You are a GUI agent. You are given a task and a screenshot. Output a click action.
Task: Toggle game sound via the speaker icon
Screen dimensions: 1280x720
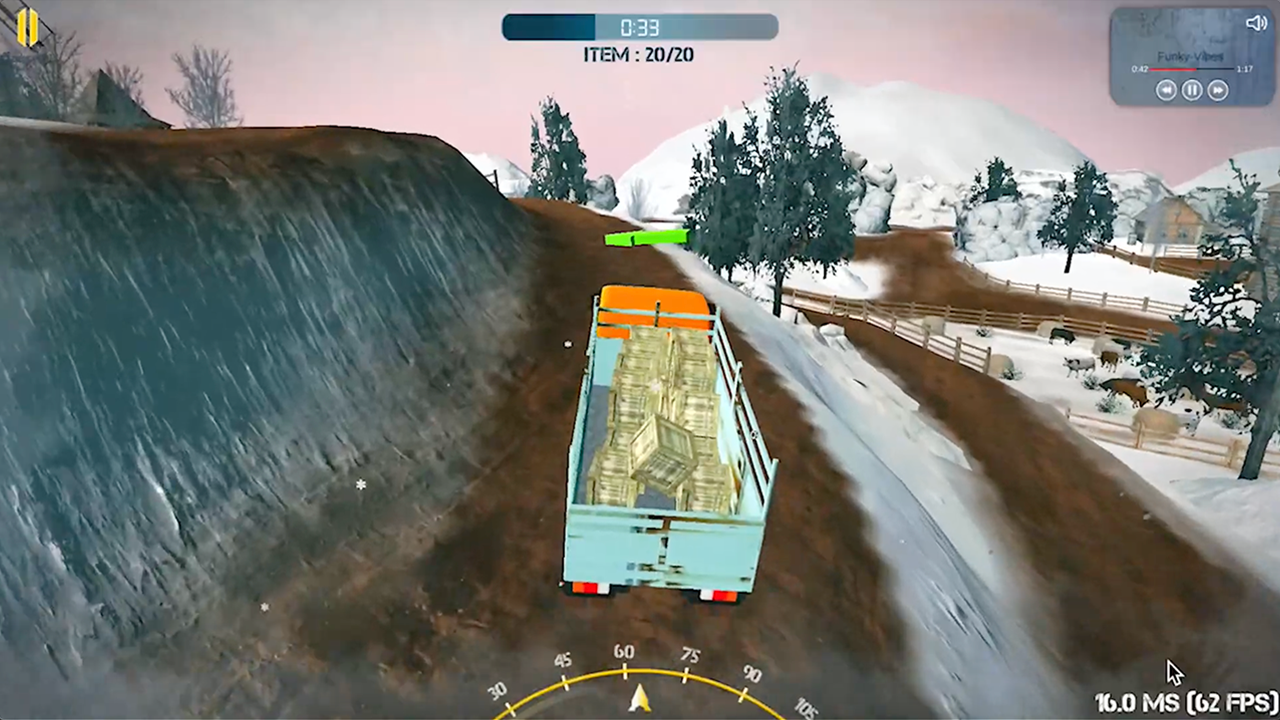(1256, 23)
